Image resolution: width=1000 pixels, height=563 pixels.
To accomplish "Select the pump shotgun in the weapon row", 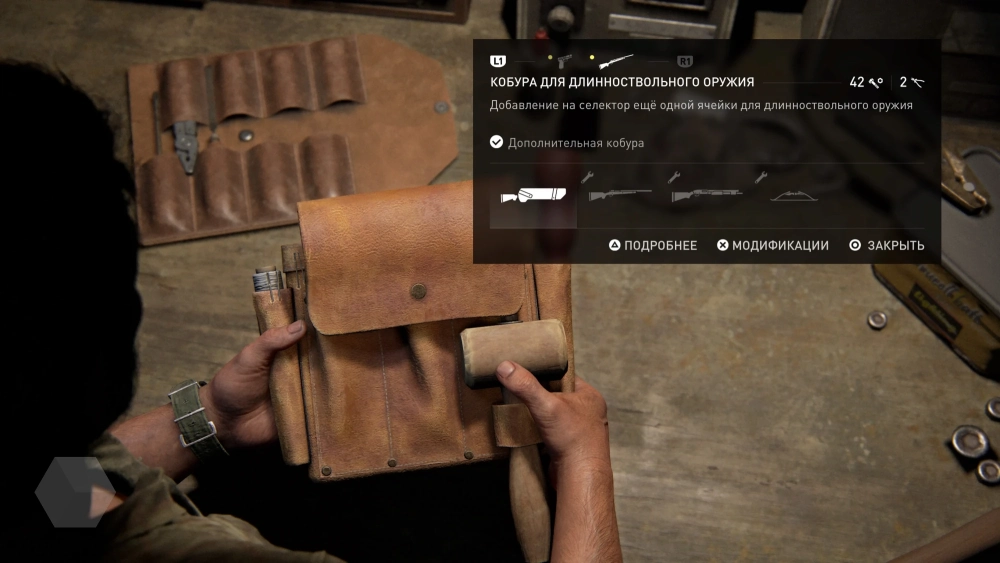I will click(x=707, y=194).
